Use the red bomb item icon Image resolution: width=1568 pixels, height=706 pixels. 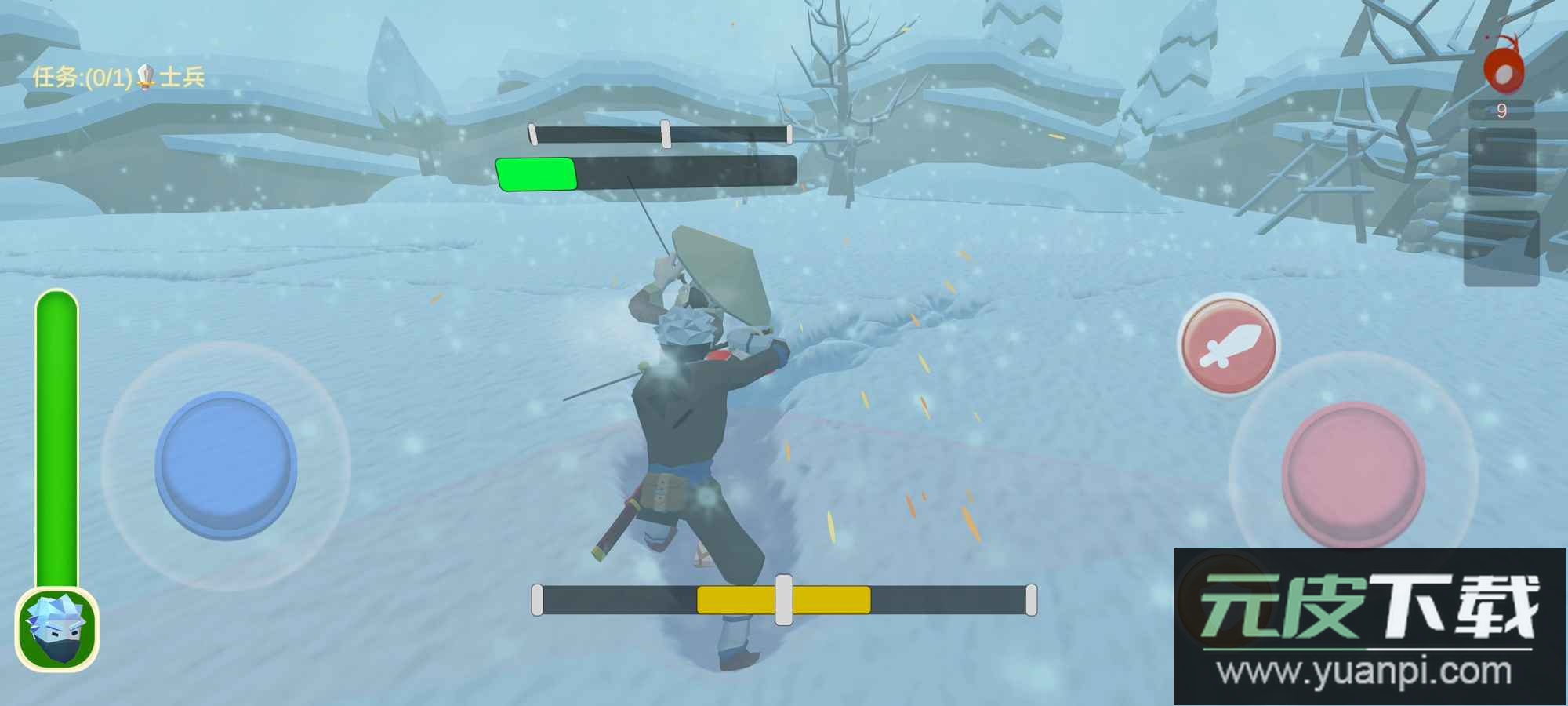(x=1503, y=70)
